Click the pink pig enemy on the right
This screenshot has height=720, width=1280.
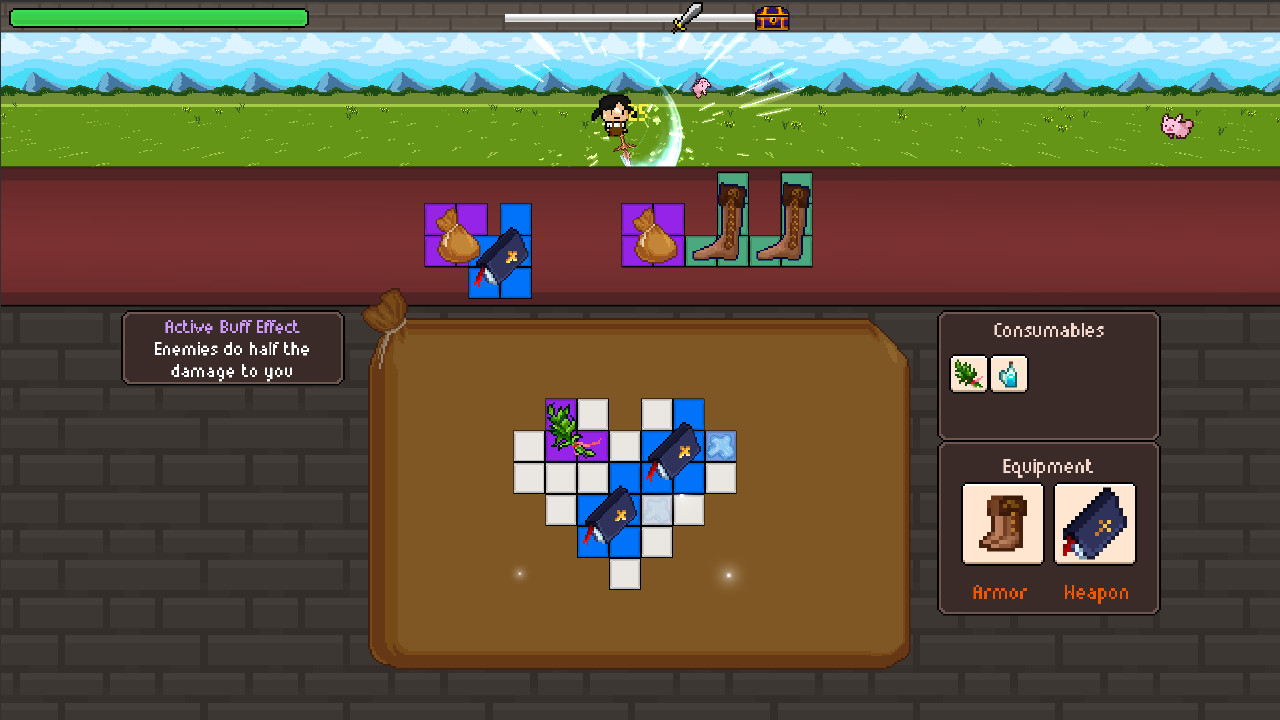pyautogui.click(x=1178, y=126)
